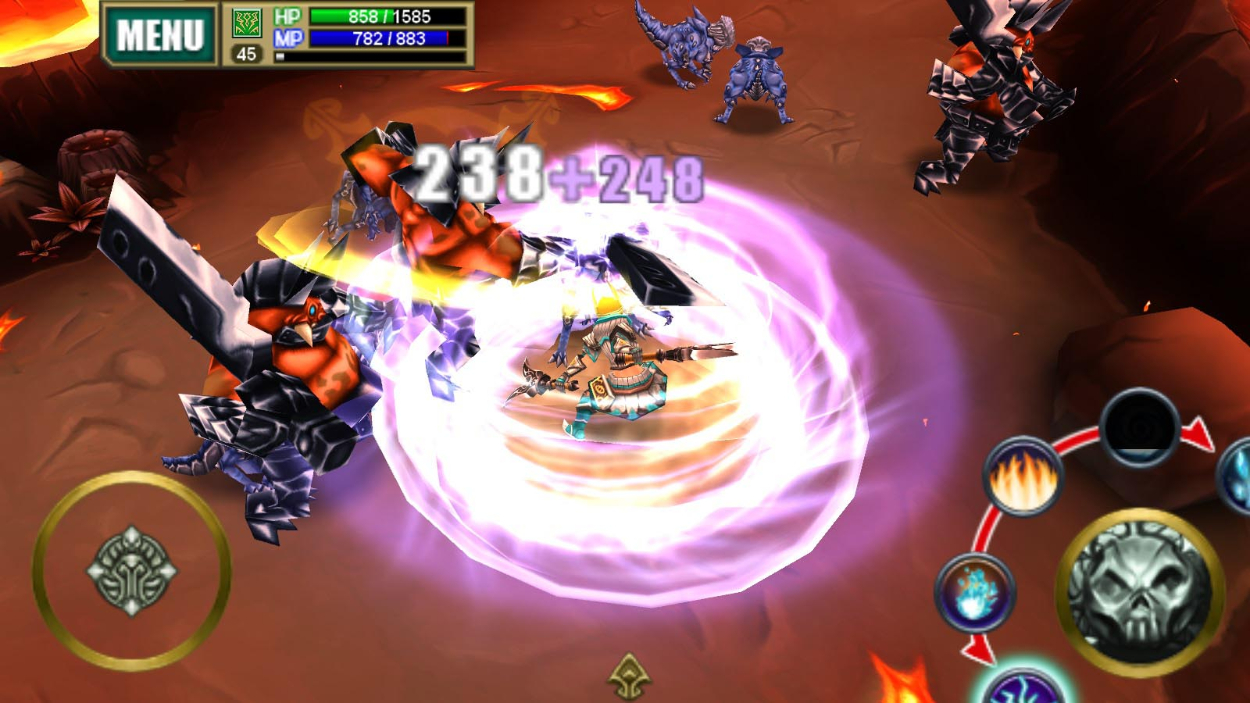Select the dark swirl skill on cooldown

coord(1139,427)
